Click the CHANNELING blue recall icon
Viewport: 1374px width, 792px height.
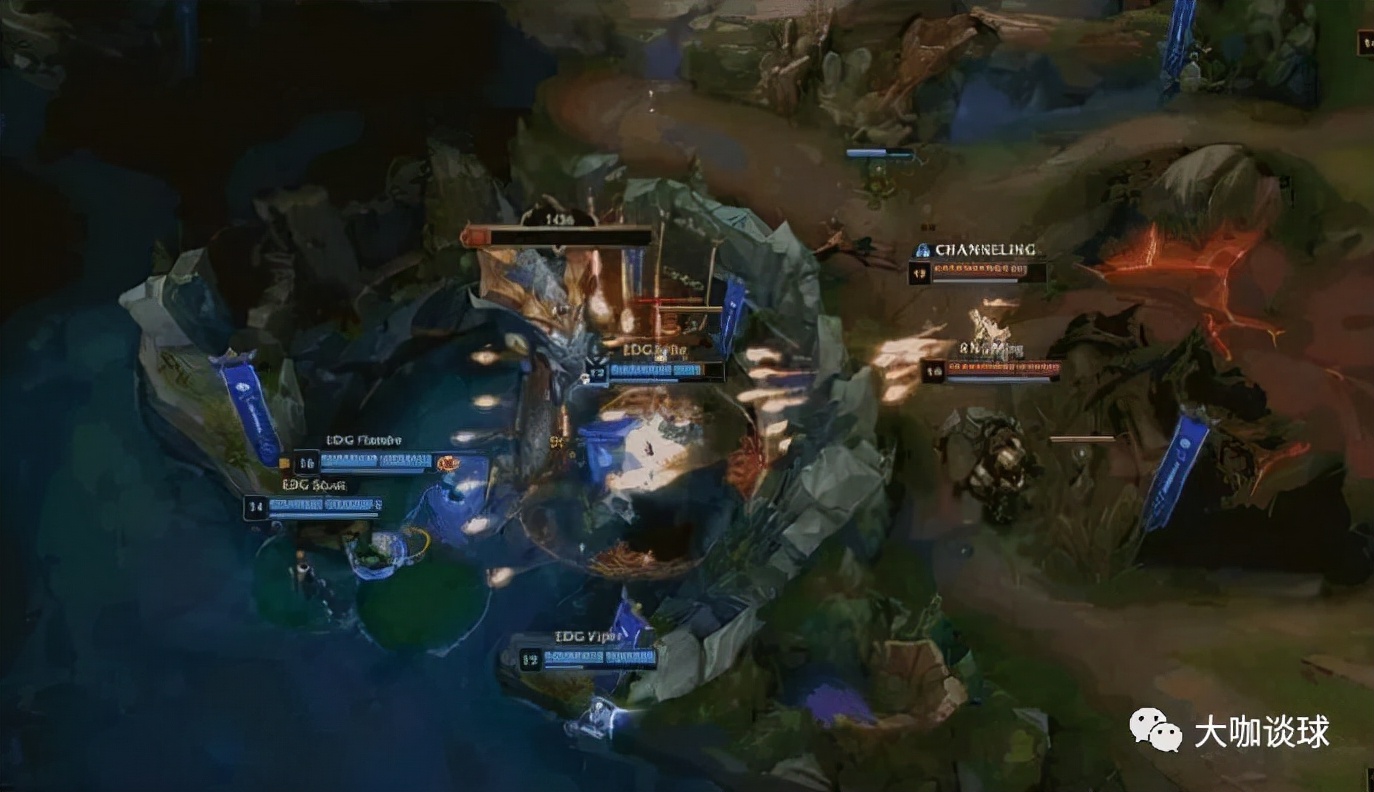click(x=922, y=250)
